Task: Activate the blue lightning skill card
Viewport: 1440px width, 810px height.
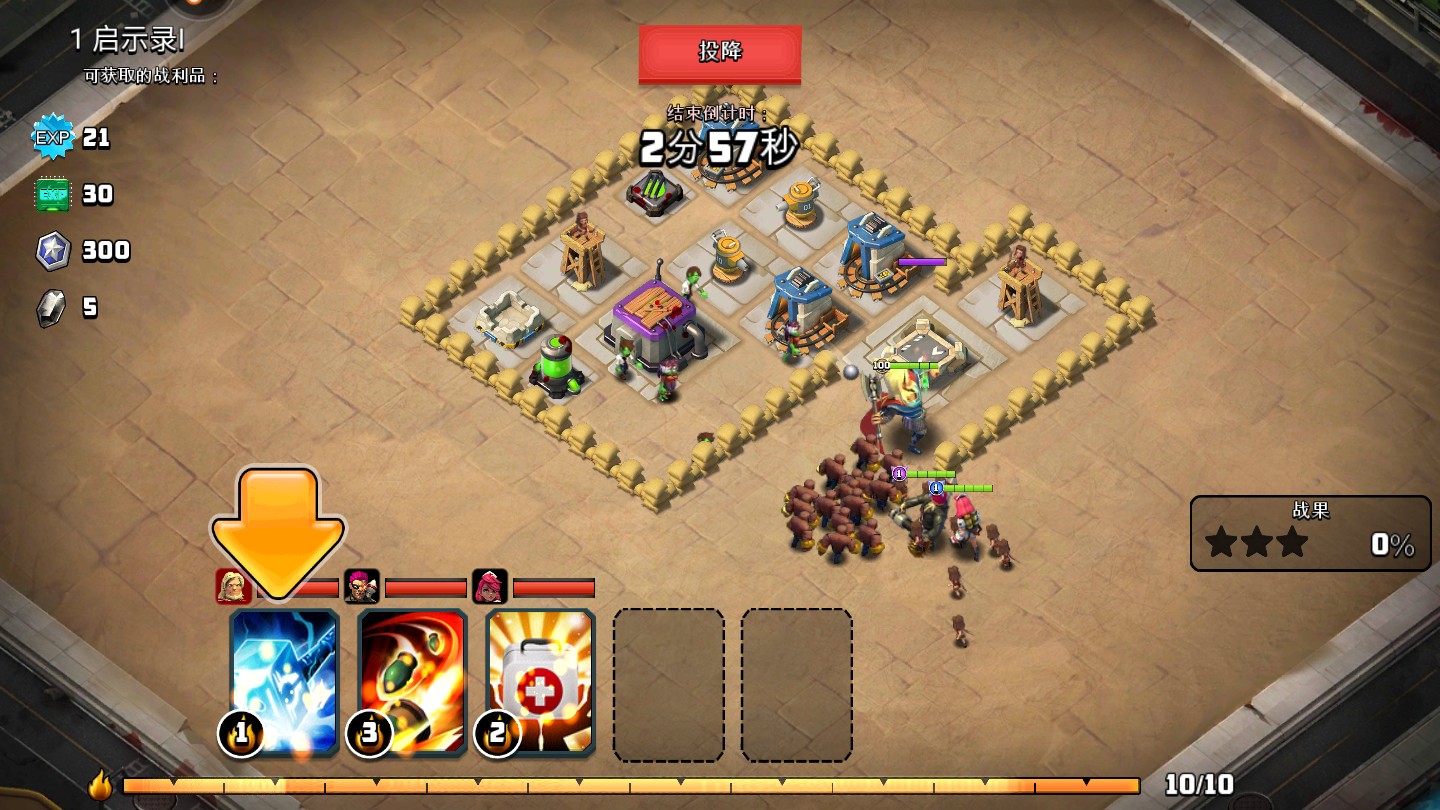Action: click(x=285, y=682)
